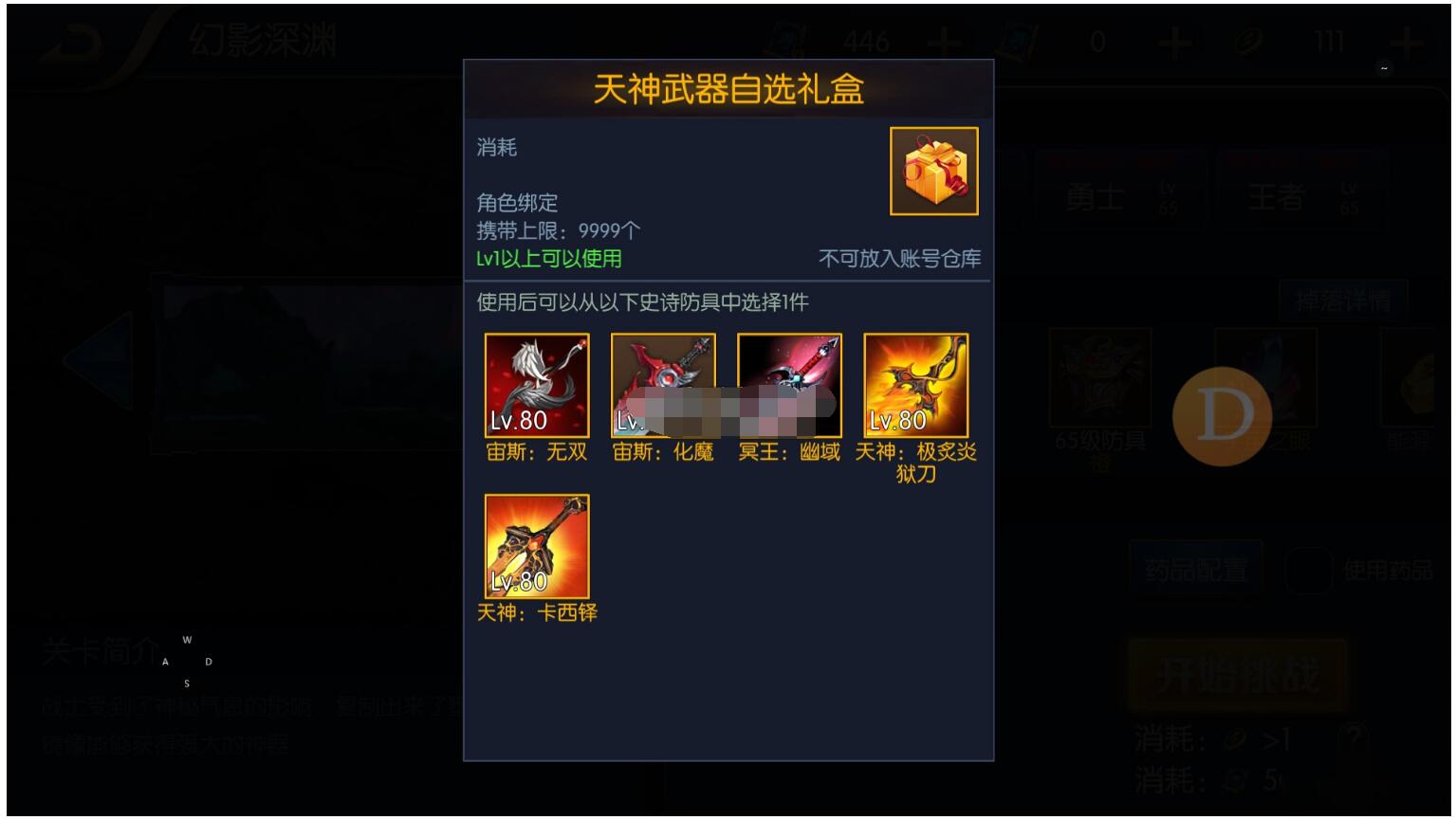Choose the 天神：极炙炎狱刀 weapon icon
The image size is (1456, 820).
(916, 384)
